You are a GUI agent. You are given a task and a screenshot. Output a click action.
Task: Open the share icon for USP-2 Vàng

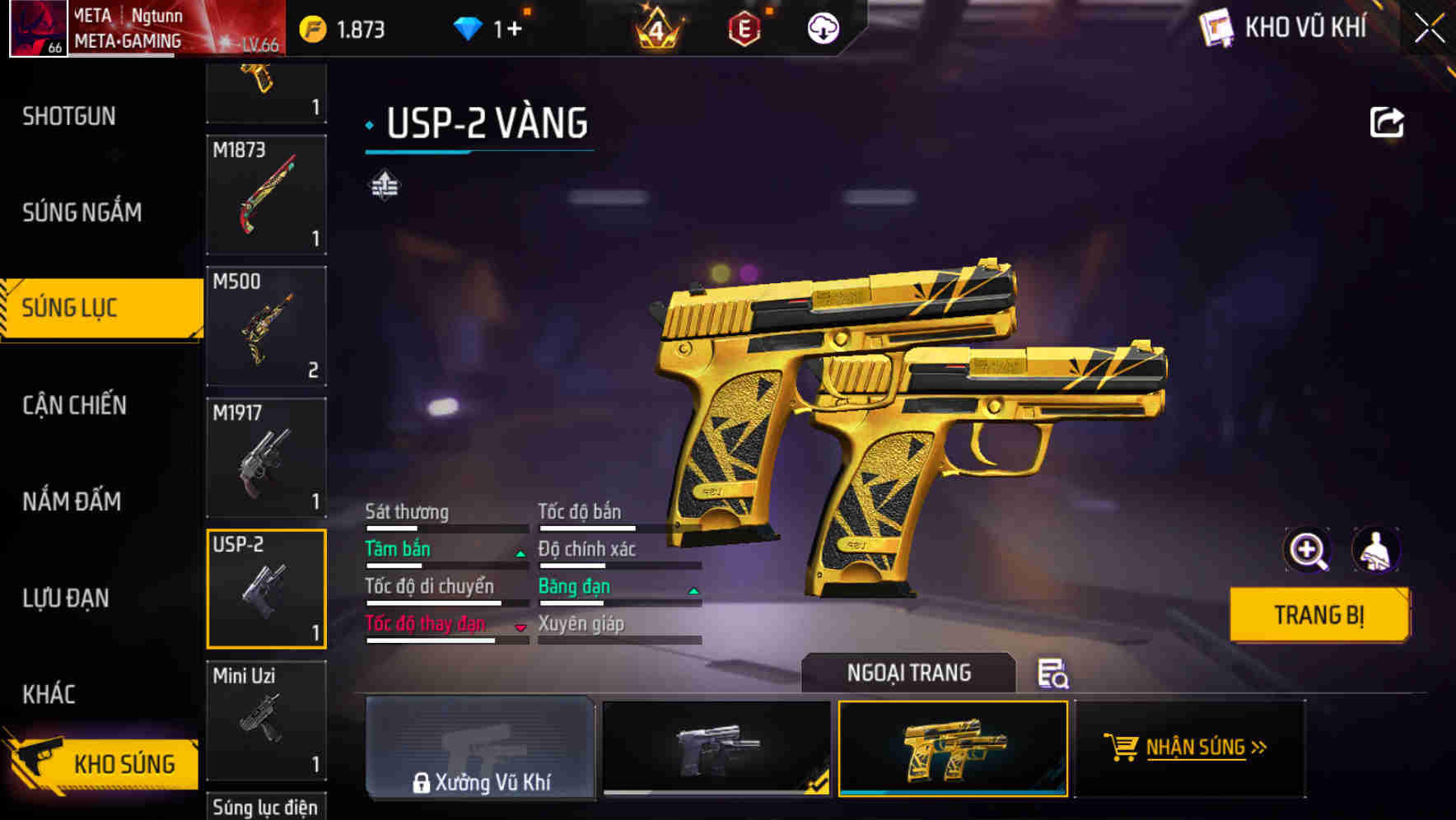(x=1387, y=121)
